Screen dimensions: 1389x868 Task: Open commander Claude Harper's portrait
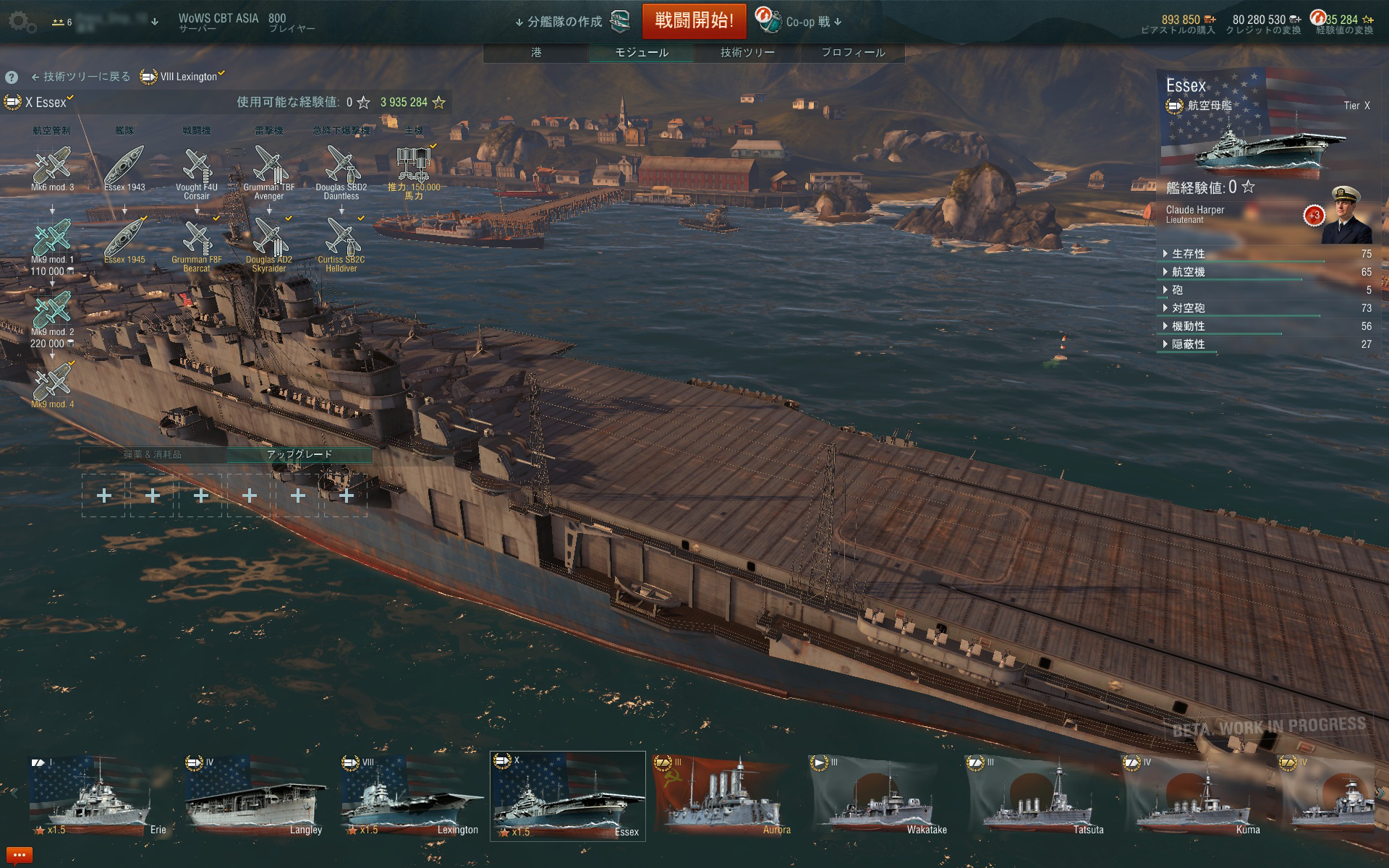click(x=1346, y=216)
